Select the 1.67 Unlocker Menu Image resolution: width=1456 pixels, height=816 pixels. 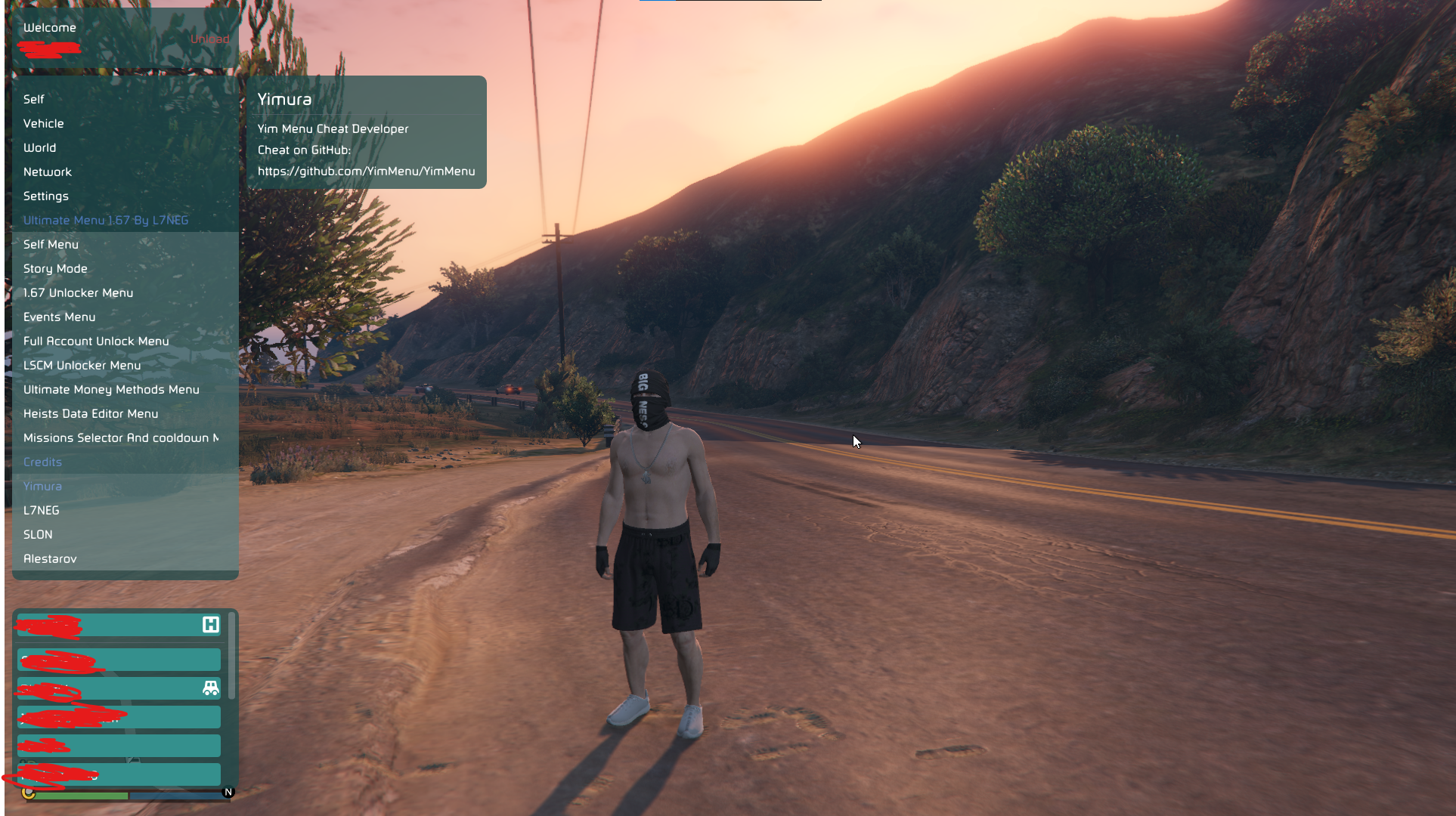click(79, 292)
